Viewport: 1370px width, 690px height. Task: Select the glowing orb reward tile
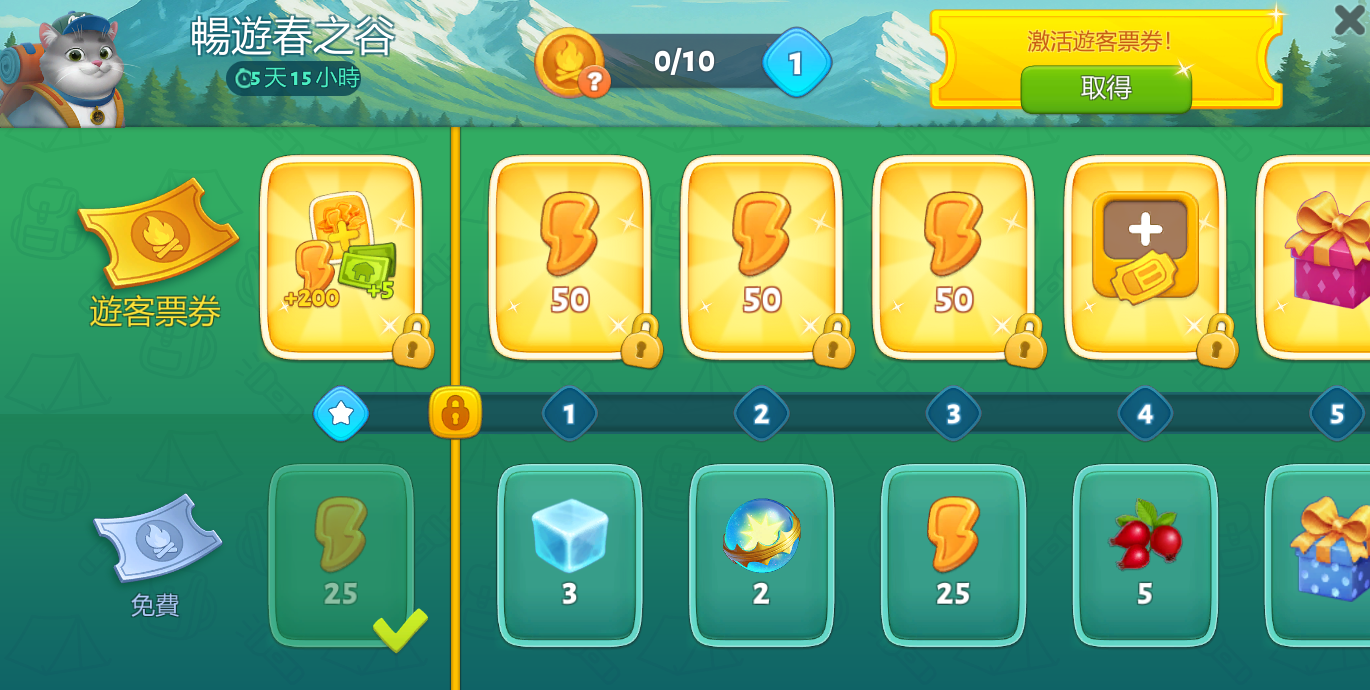(761, 555)
